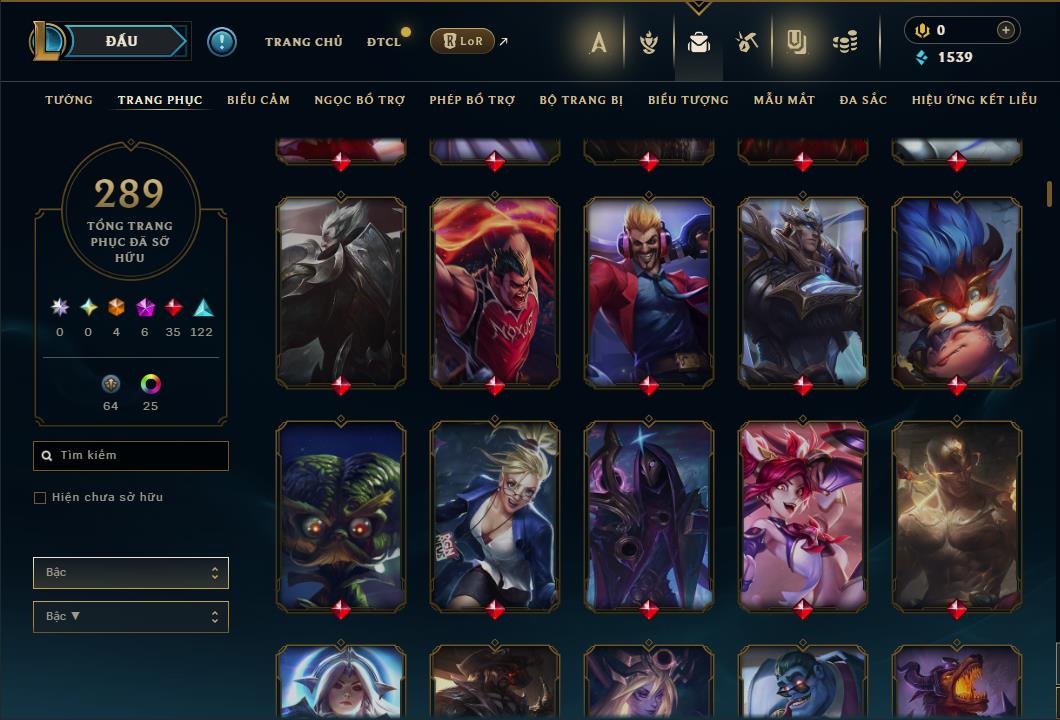Viewport: 1060px width, 720px height.
Task: Switch to the TƯỚNG tab
Action: (x=69, y=100)
